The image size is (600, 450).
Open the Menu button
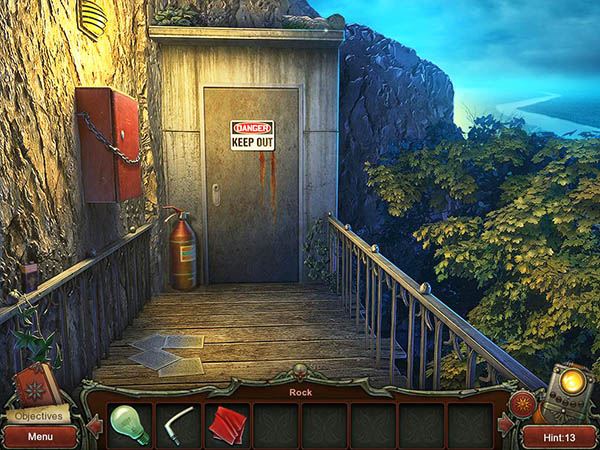[x=40, y=436]
